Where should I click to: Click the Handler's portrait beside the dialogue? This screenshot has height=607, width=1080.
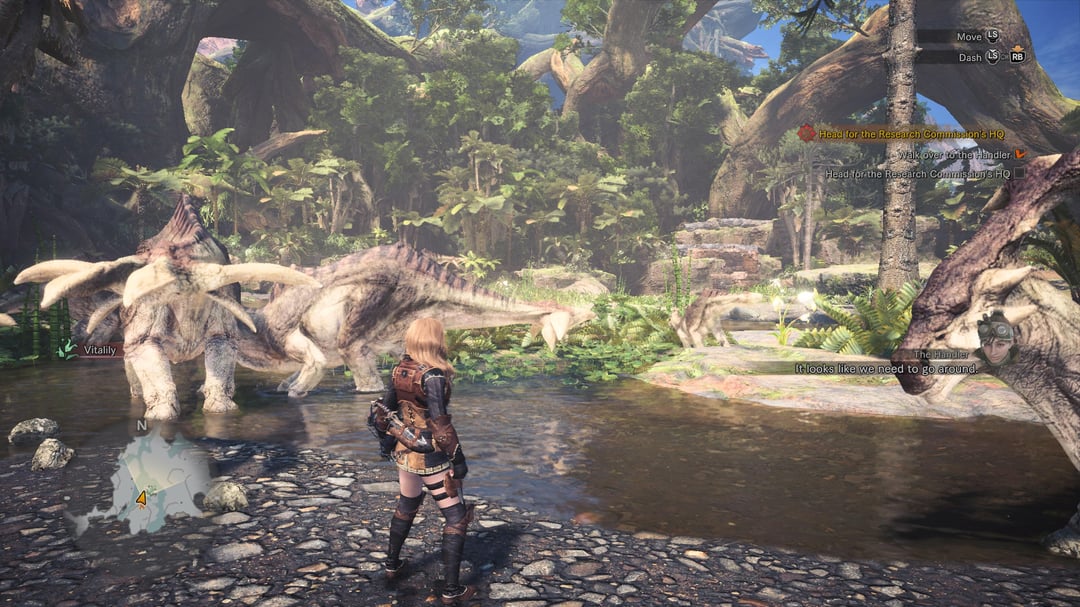[x=997, y=337]
